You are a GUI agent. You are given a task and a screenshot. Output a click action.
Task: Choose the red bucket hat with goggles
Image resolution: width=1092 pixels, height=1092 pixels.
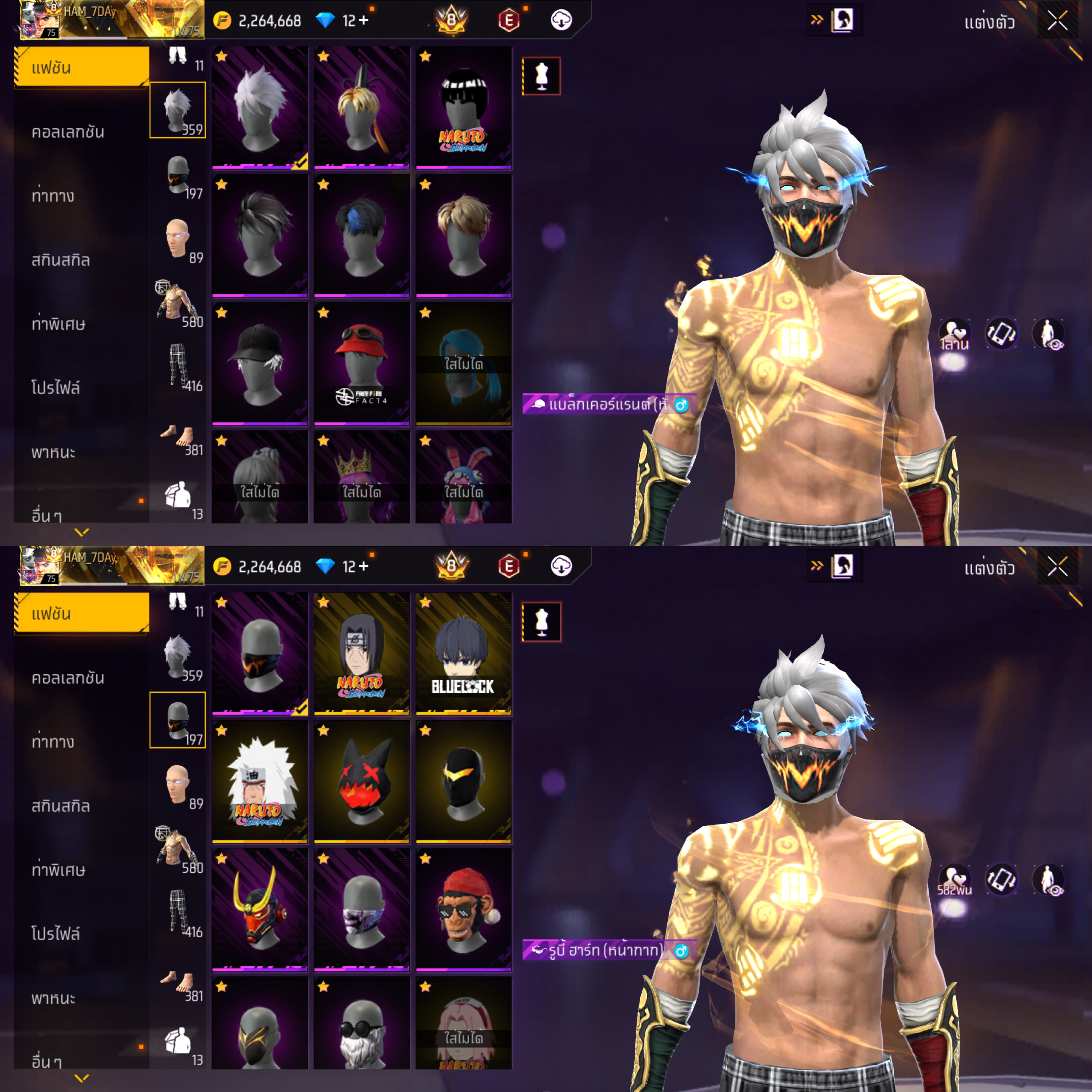[x=361, y=363]
